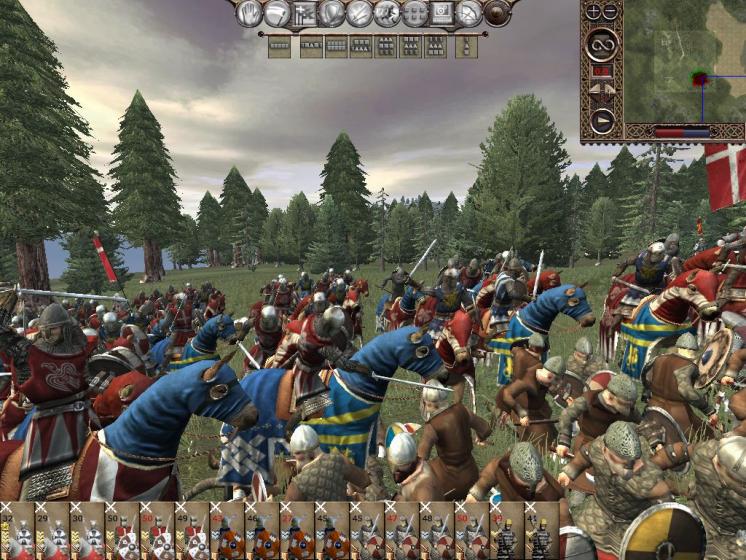Order withdrawal with the horn icon
The height and width of the screenshot is (560, 746).
click(x=277, y=13)
